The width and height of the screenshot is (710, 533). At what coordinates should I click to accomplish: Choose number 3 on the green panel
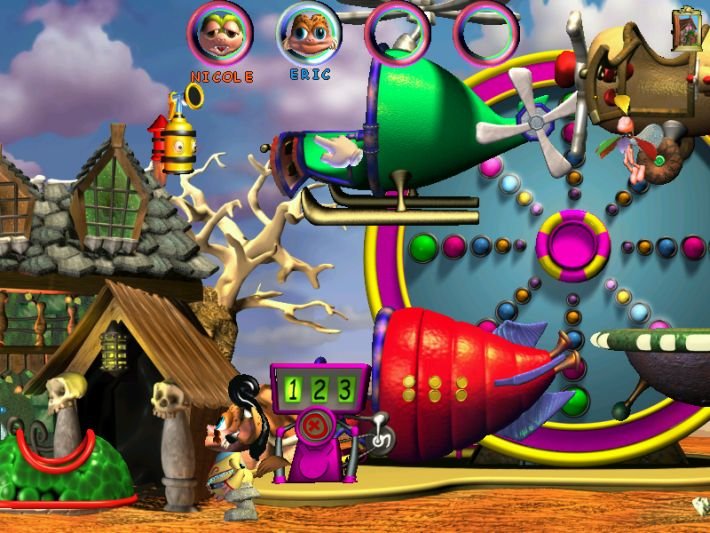pos(345,389)
